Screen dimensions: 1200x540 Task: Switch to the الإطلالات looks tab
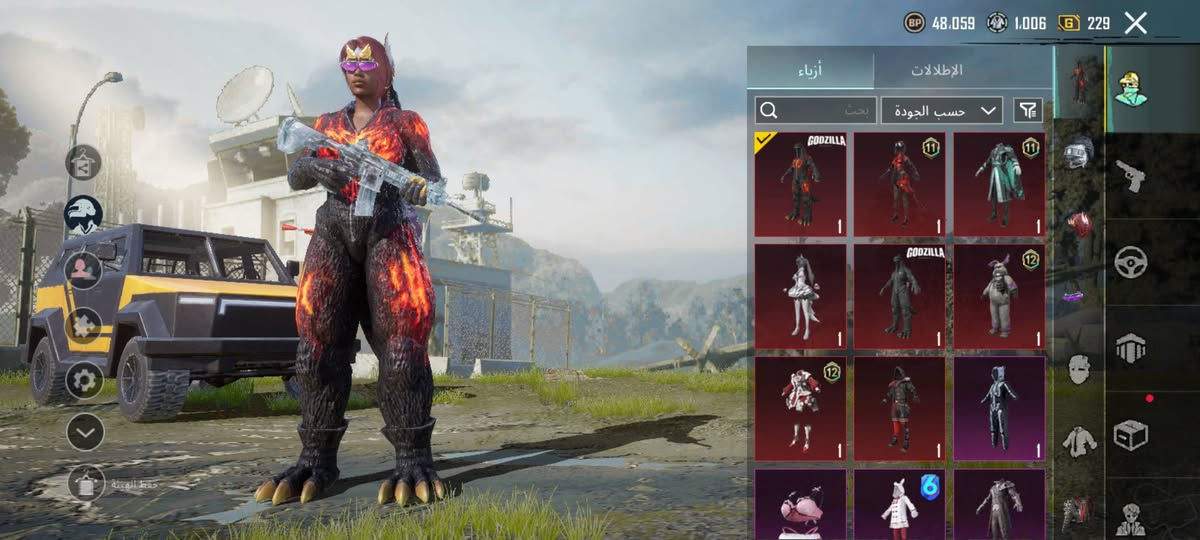click(x=935, y=70)
